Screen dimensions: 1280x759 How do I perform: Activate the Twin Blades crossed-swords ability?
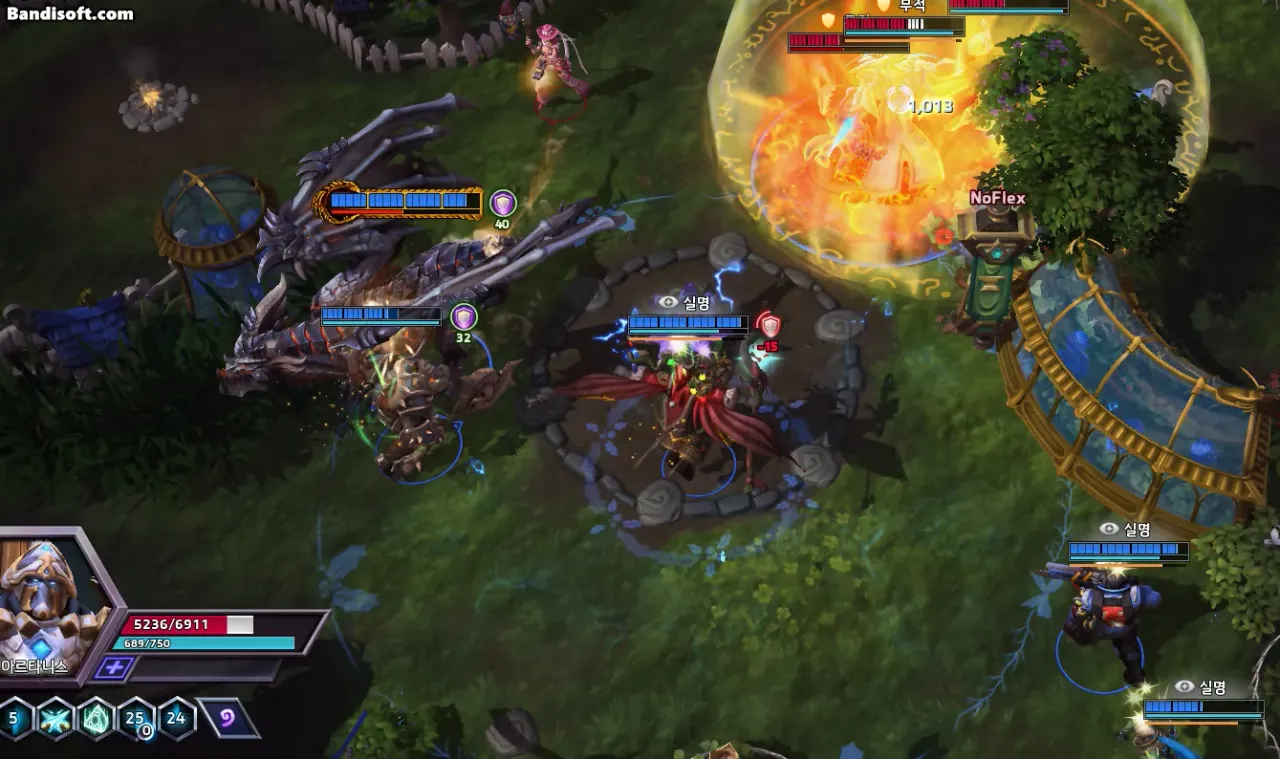tap(55, 718)
